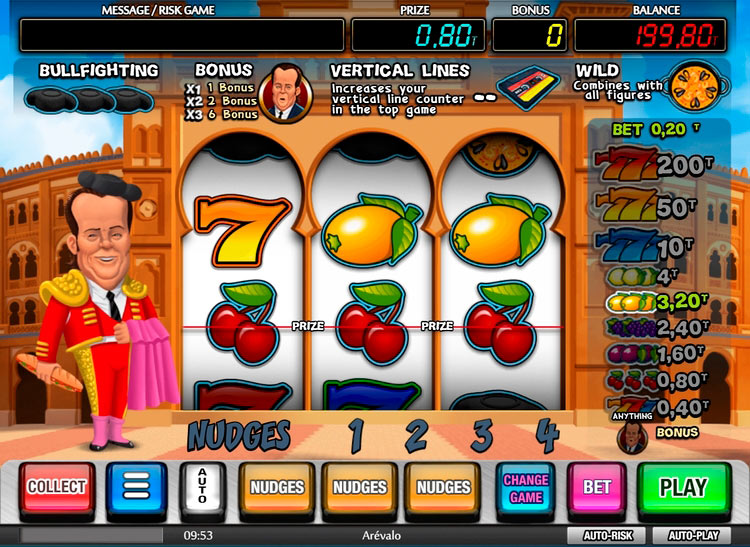Spin the reels with the green PLAY button
This screenshot has height=547, width=750.
point(684,488)
